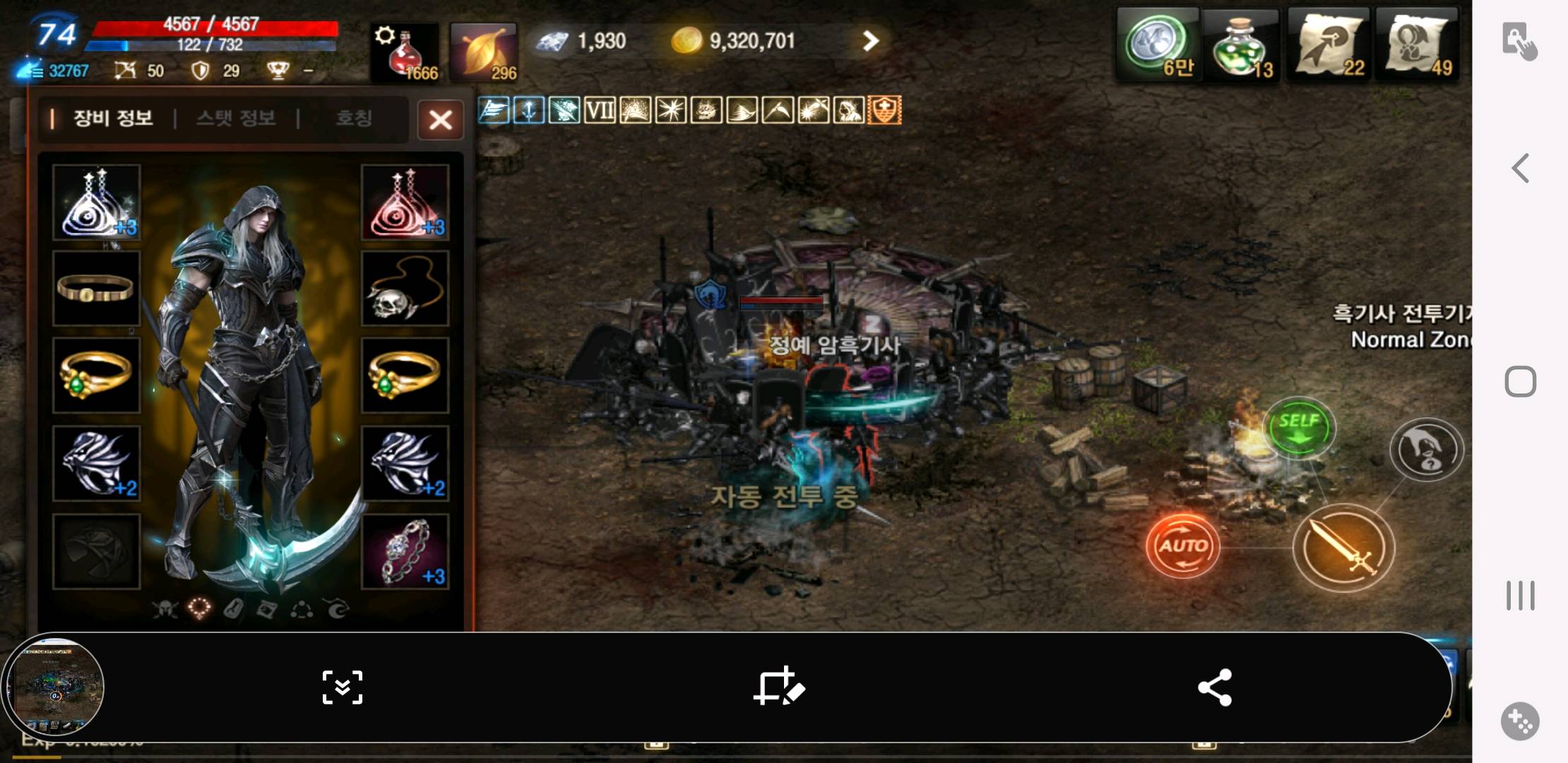
Task: Open the orange leaf item slot
Action: [x=484, y=52]
